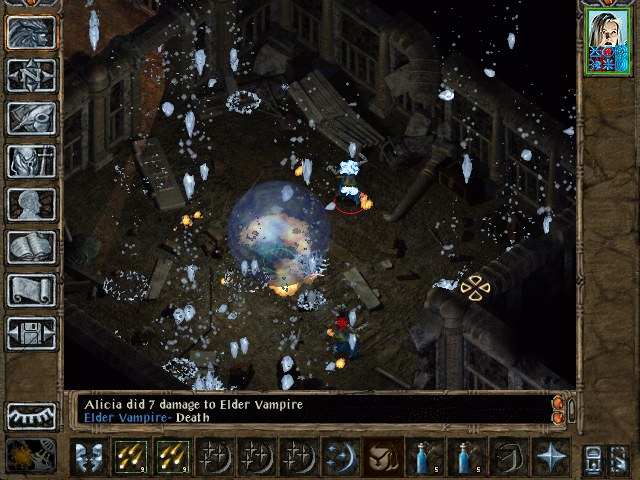Click the game clock to toggle pause
Viewport: 640px width, 480px height.
31,457
